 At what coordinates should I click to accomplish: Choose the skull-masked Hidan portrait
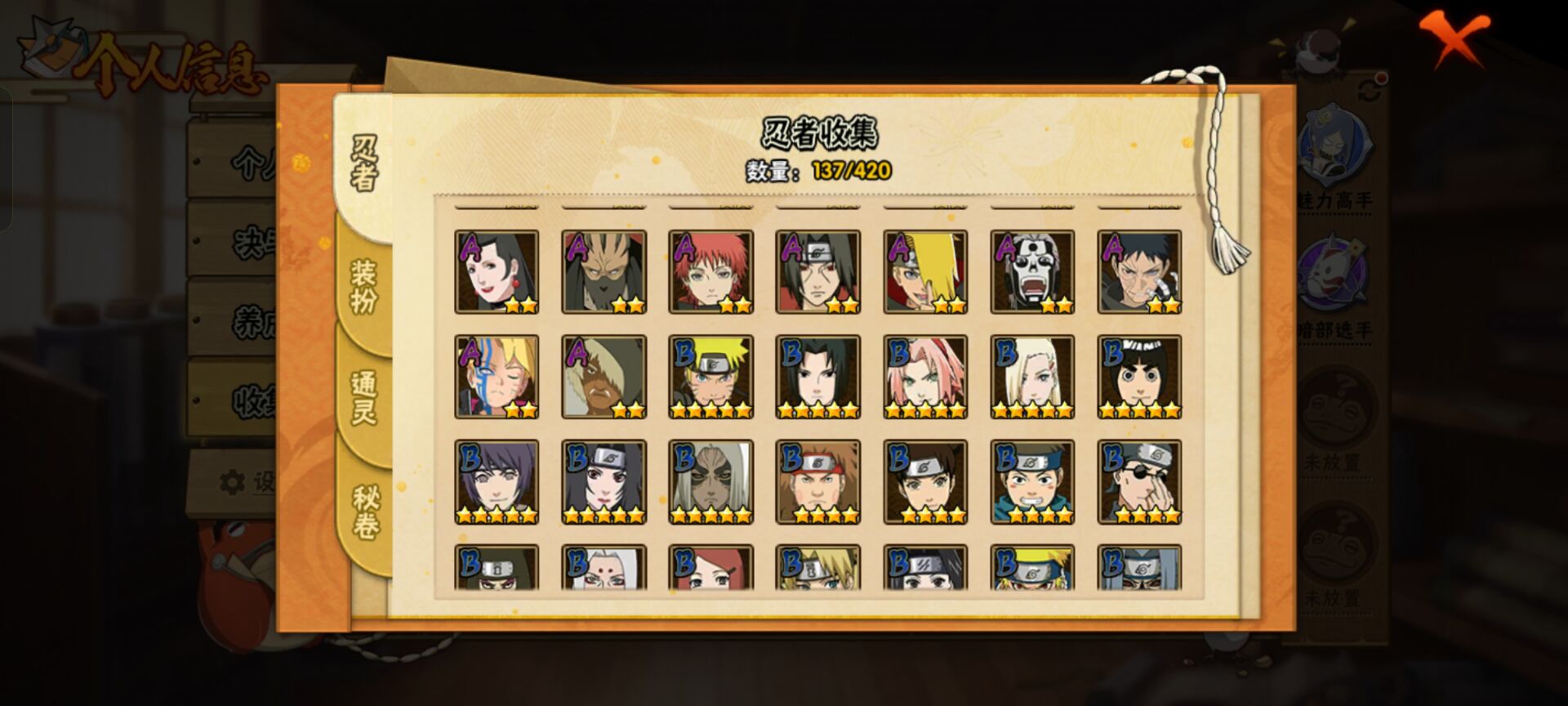tap(1032, 272)
